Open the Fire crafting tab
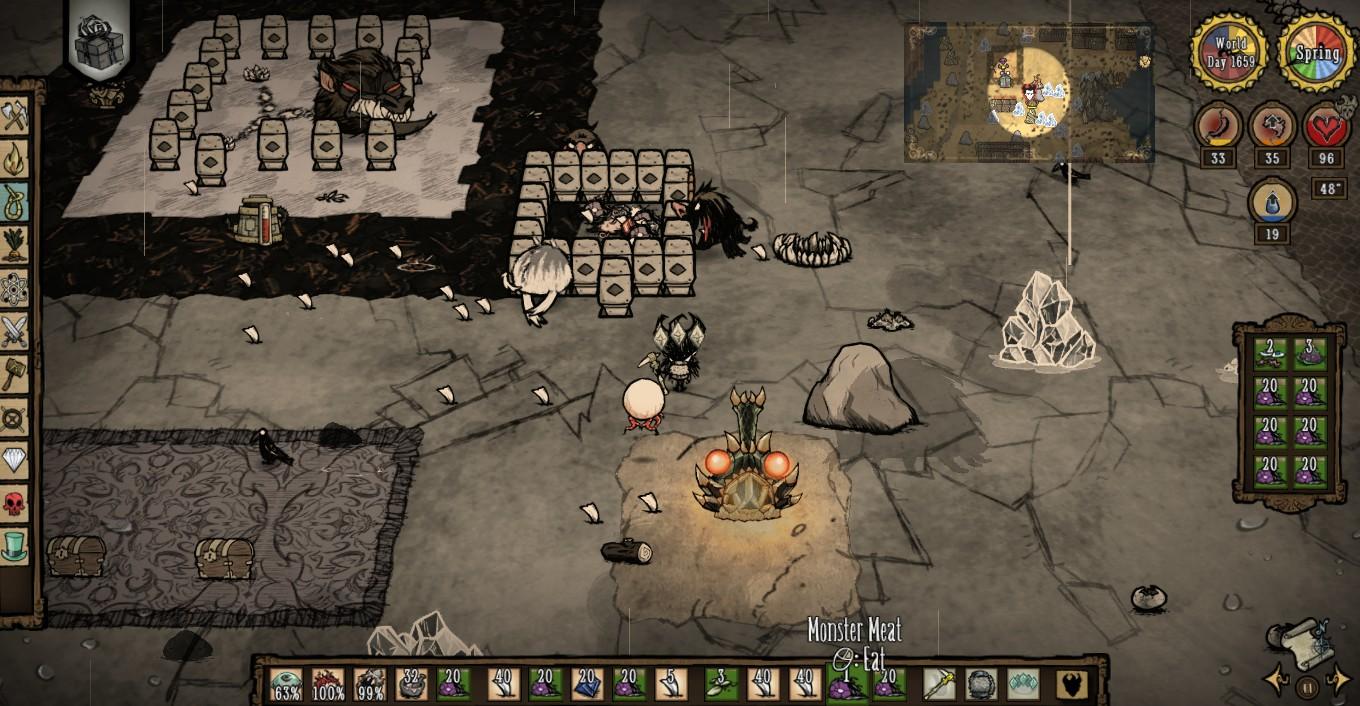Screen dimensions: 1360x706 15,158
